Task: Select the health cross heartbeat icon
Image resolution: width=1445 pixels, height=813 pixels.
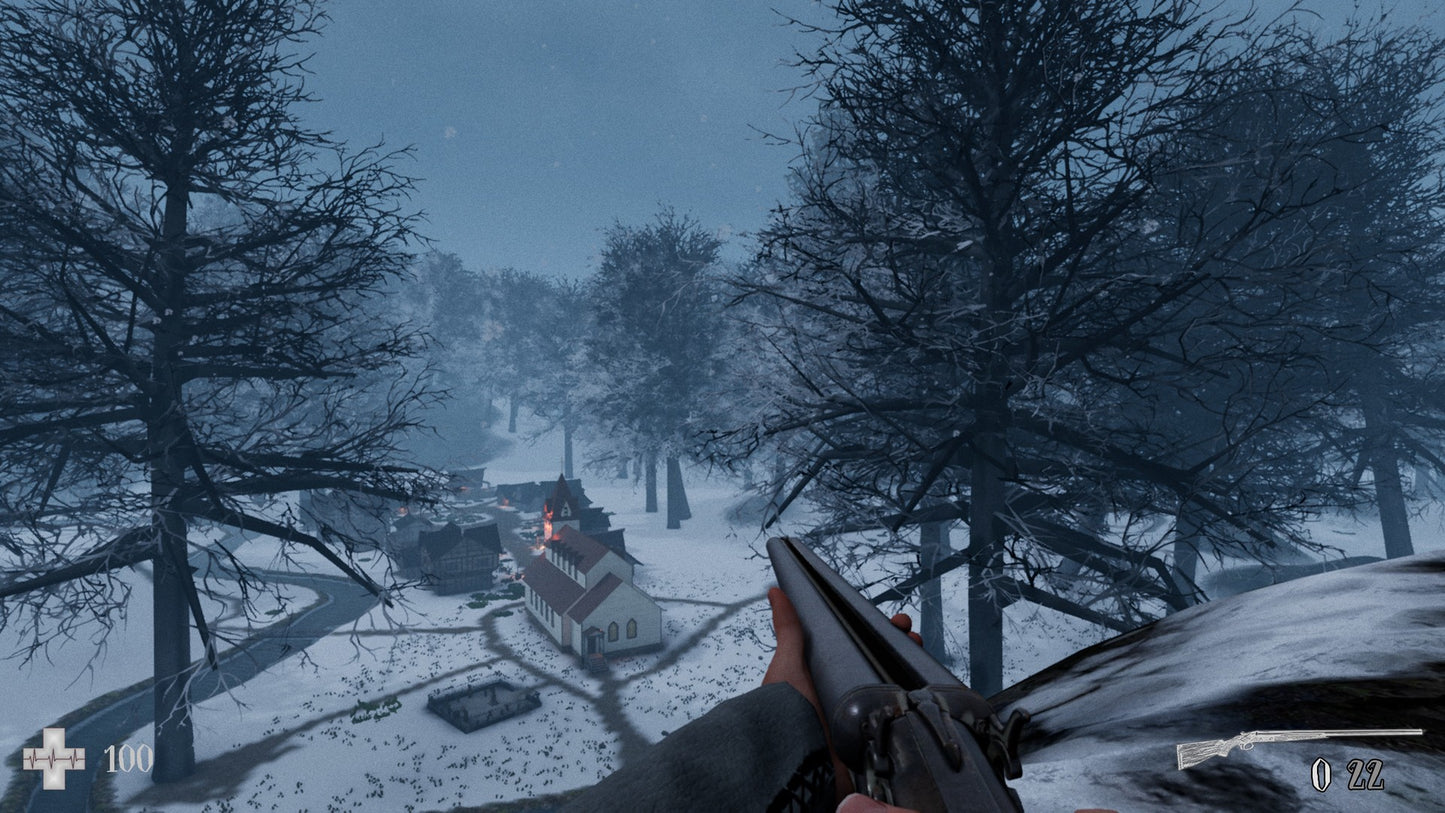Action: pyautogui.click(x=54, y=759)
